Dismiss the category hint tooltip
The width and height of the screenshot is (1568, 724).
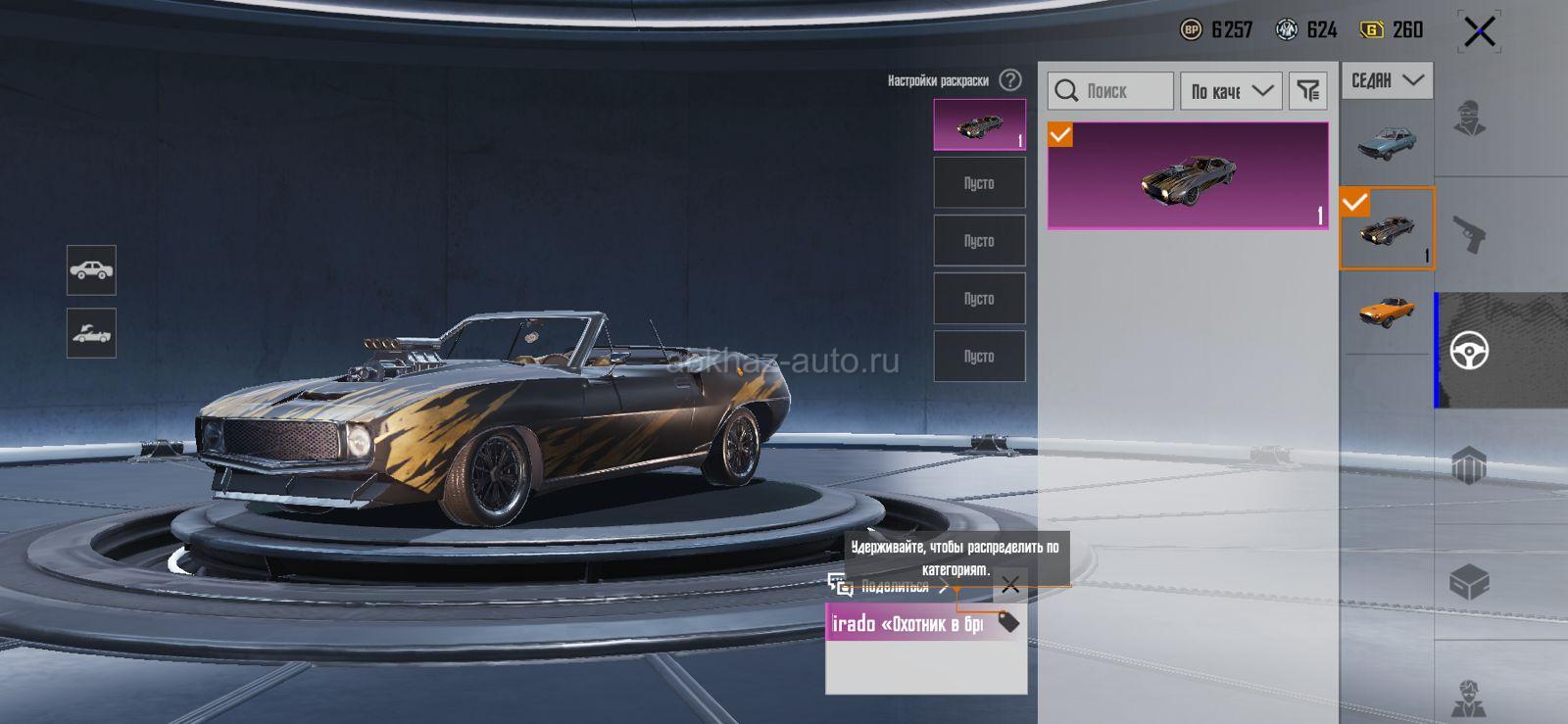point(1010,585)
